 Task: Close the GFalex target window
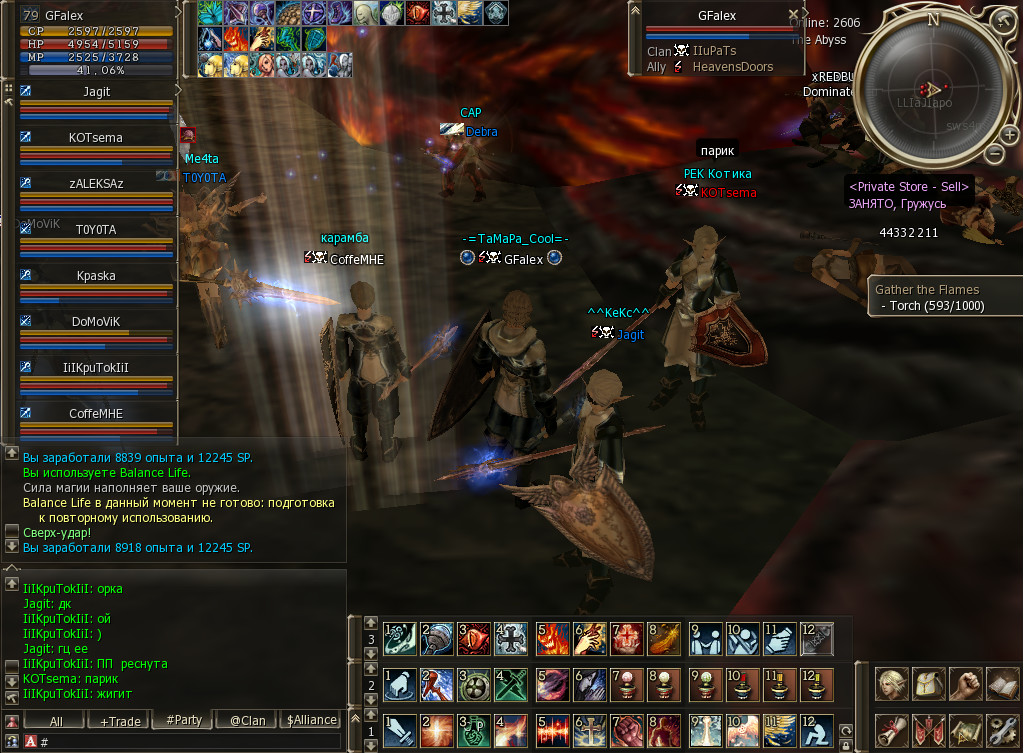click(794, 15)
